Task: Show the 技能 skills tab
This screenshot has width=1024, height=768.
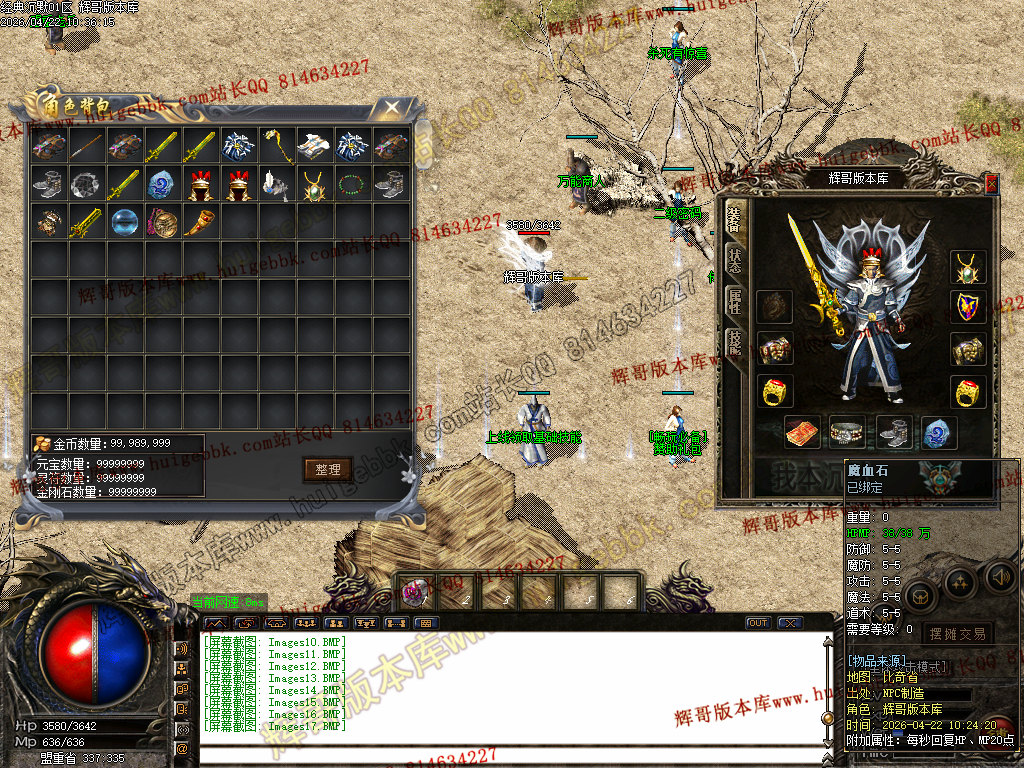Action: (735, 343)
